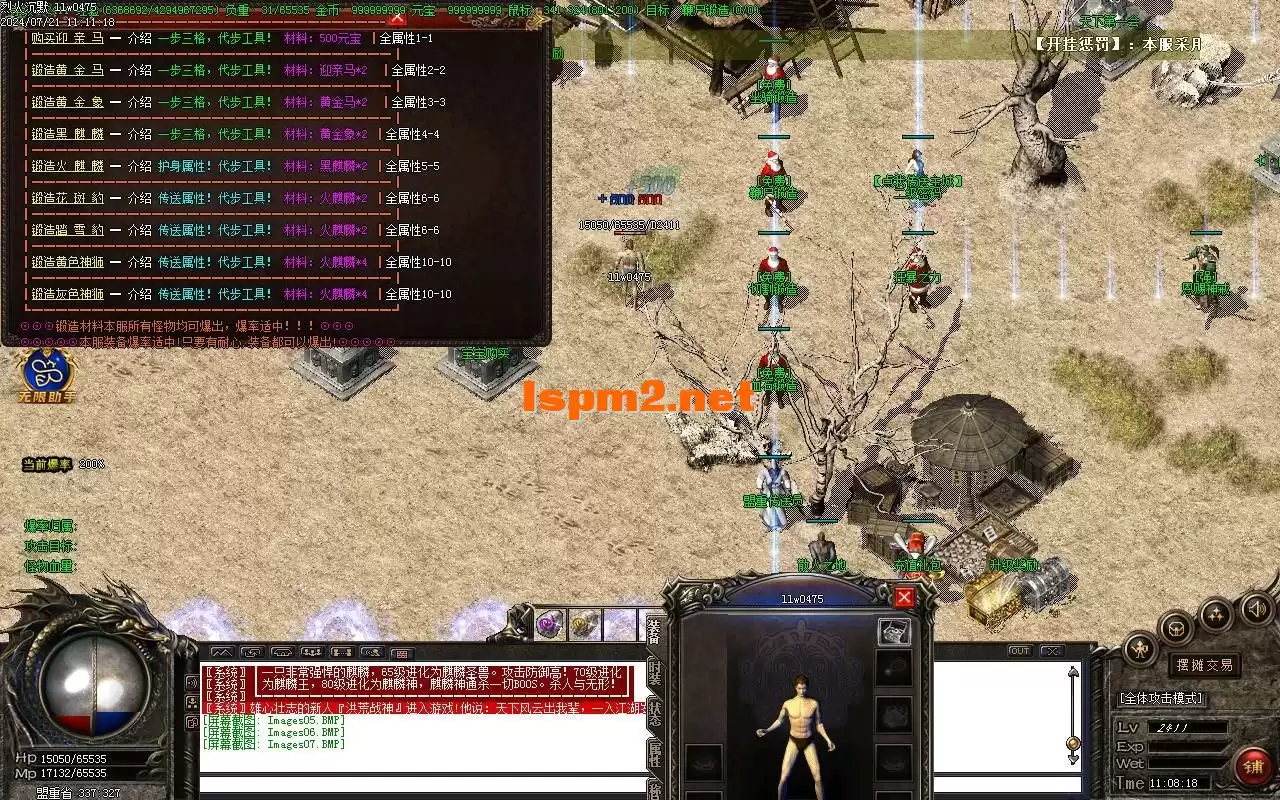Switch to the 时装 tab
This screenshot has width=1280, height=800.
[x=654, y=671]
